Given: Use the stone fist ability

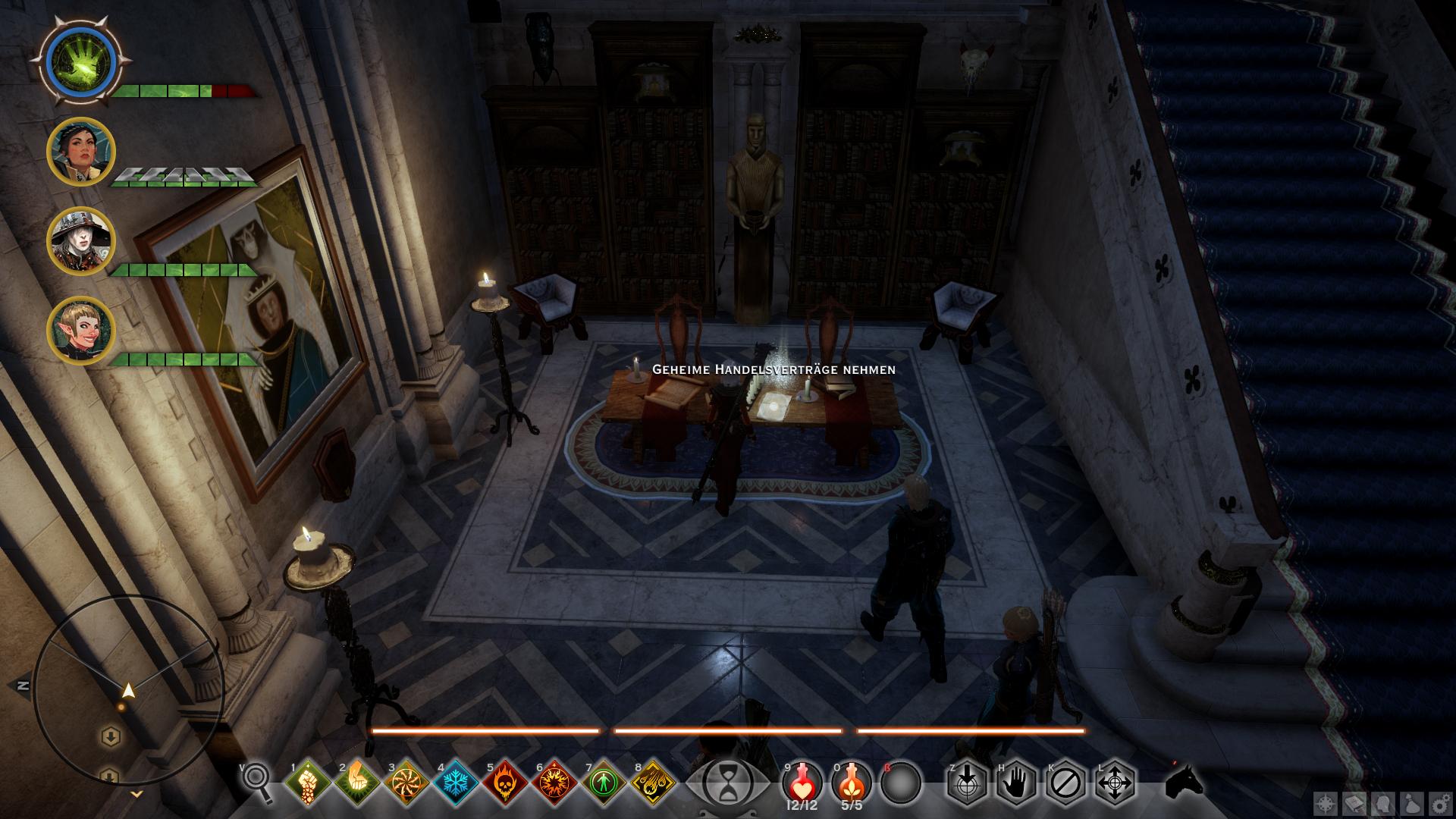Looking at the screenshot, I should click(307, 783).
